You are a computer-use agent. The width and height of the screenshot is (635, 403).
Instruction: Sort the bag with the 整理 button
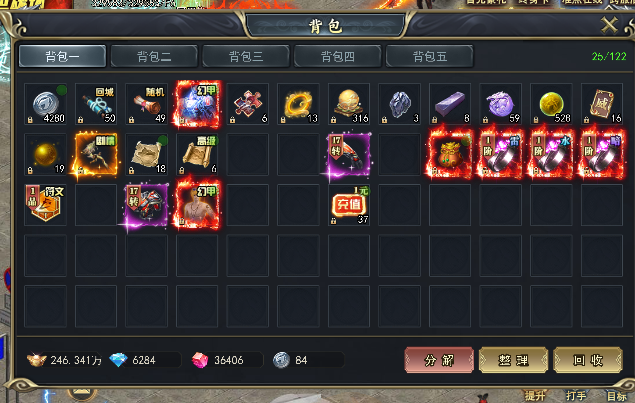point(512,360)
